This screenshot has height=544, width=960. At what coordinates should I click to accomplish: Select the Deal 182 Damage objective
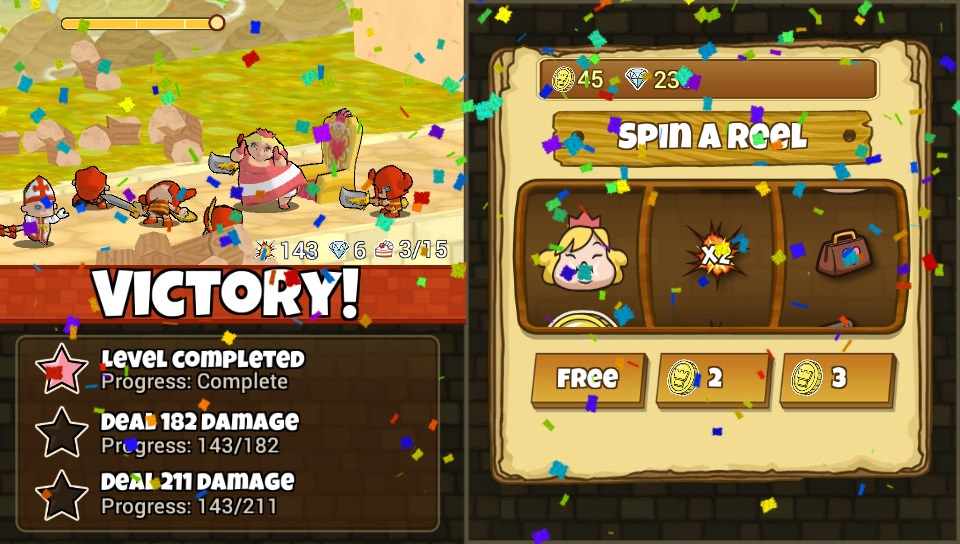click(199, 432)
